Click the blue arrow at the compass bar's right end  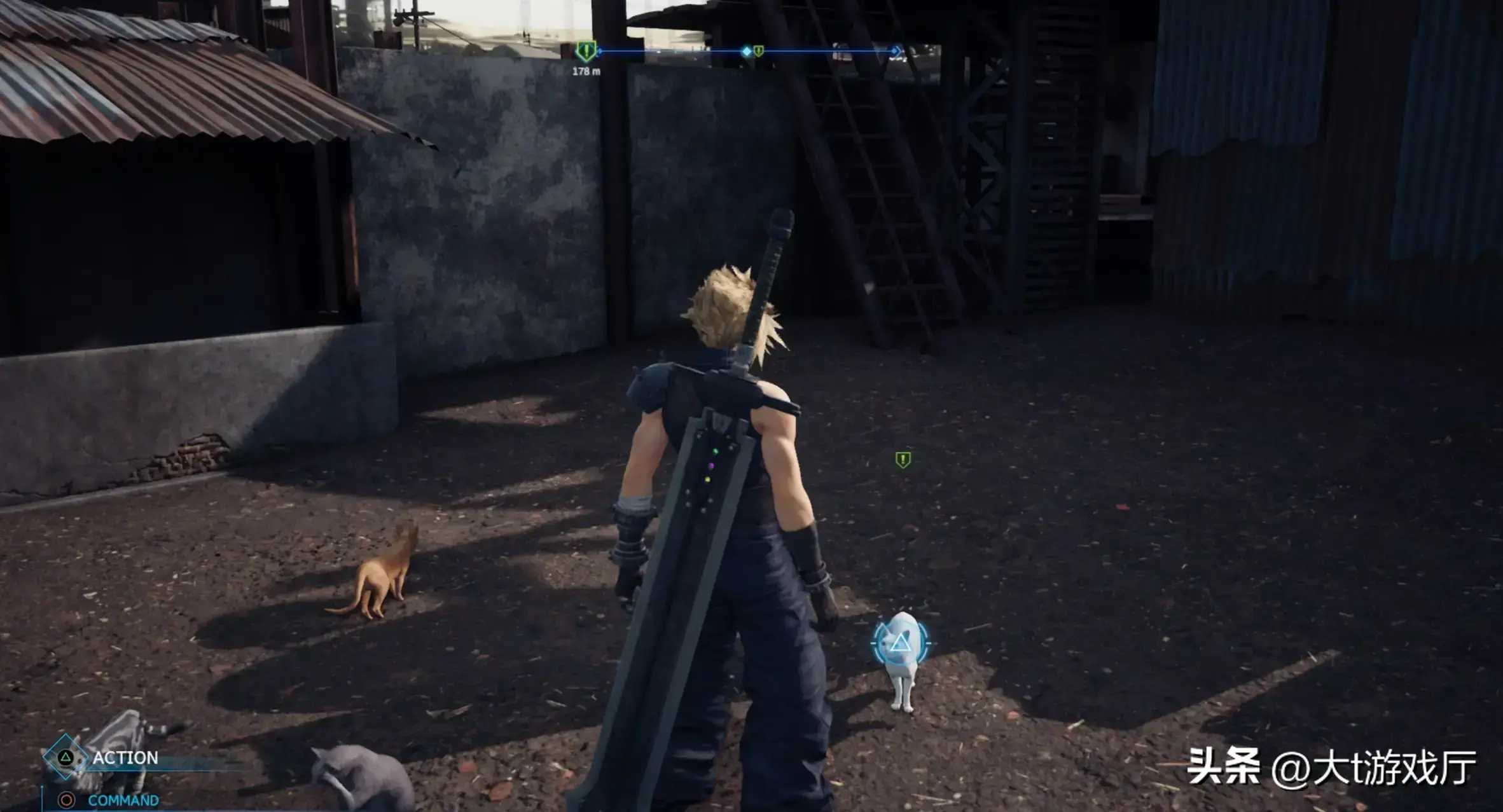pyautogui.click(x=896, y=51)
